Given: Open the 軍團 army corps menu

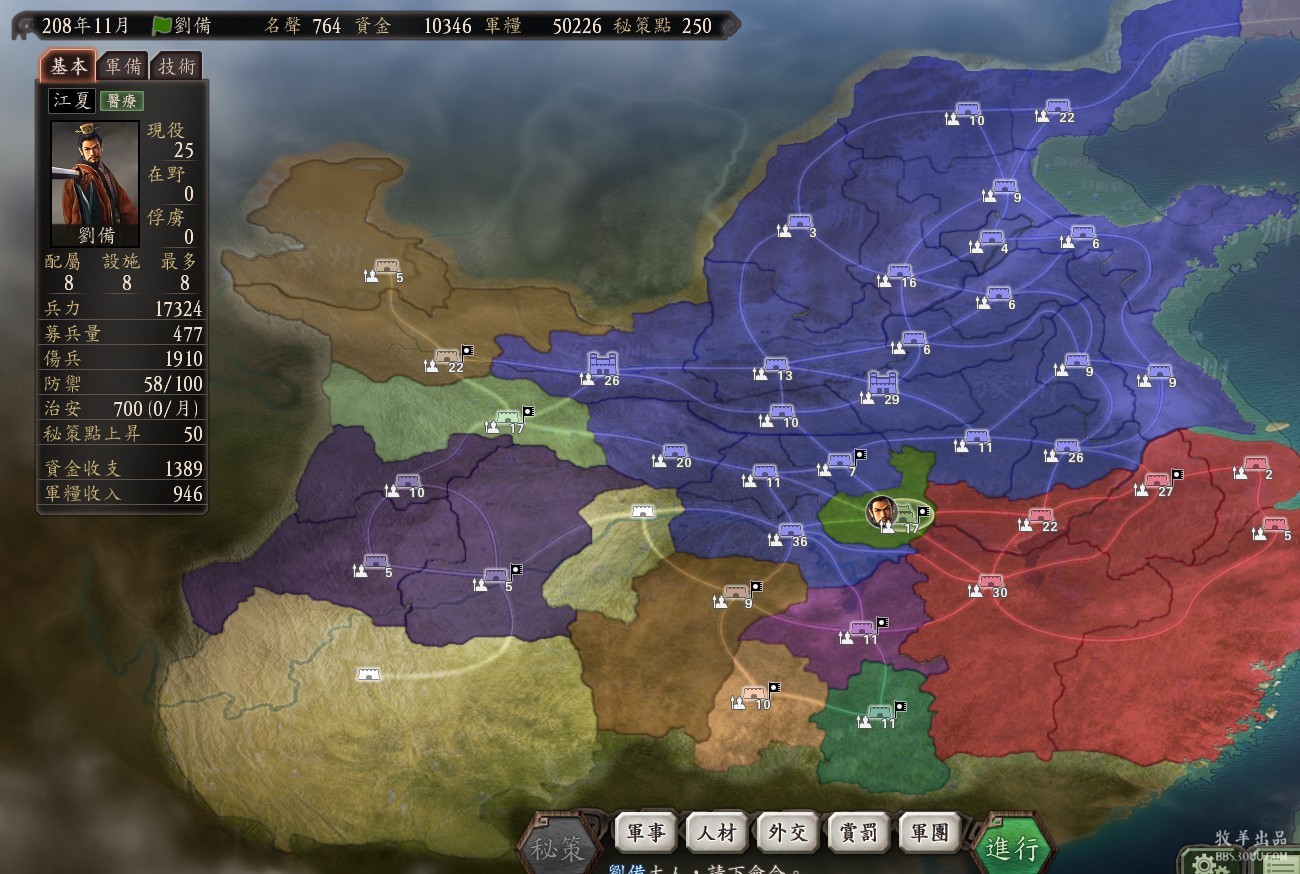Looking at the screenshot, I should point(929,831).
